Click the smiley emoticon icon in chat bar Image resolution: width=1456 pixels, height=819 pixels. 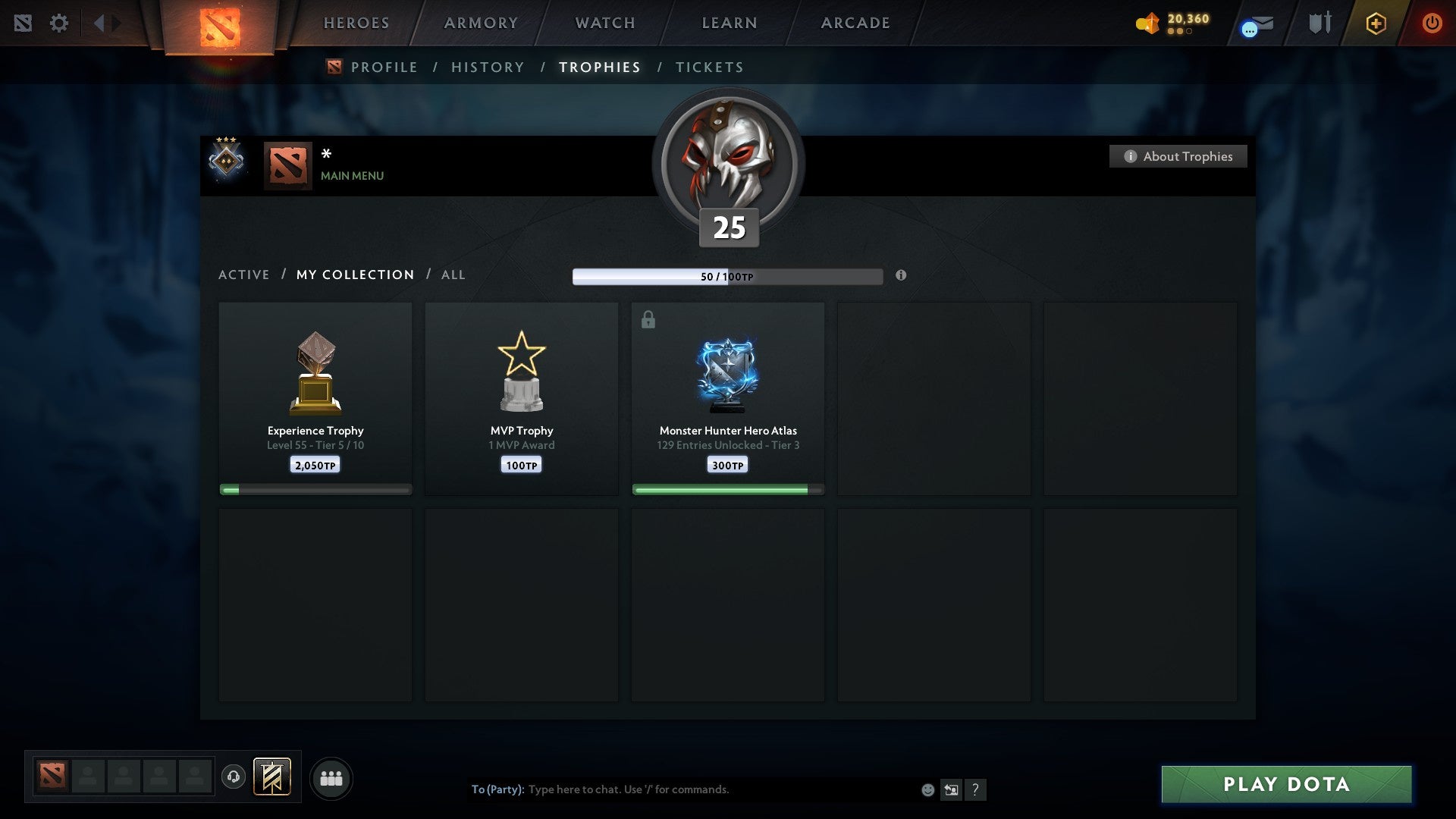(927, 789)
